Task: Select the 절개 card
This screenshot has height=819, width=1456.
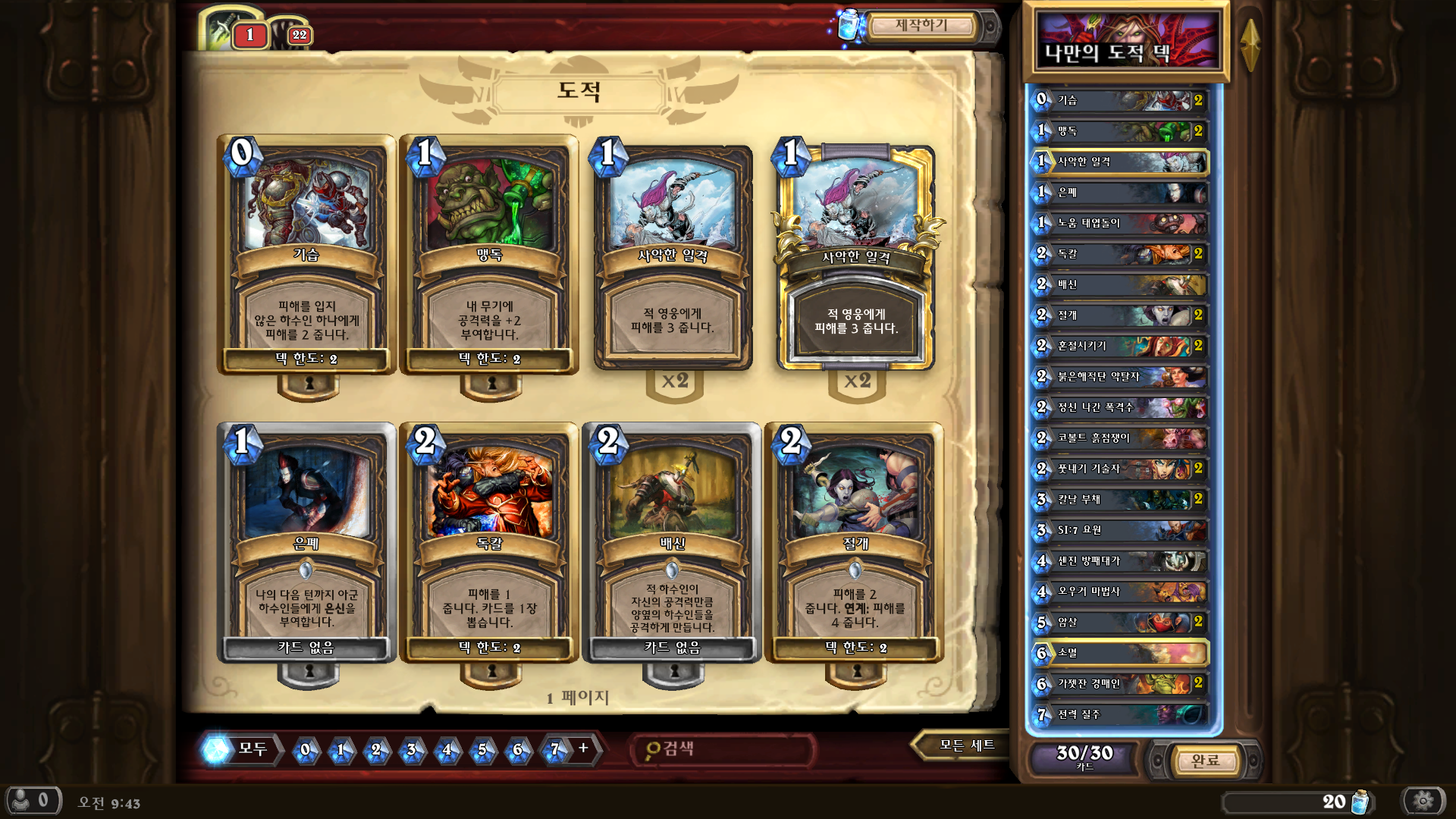Action: click(x=855, y=542)
